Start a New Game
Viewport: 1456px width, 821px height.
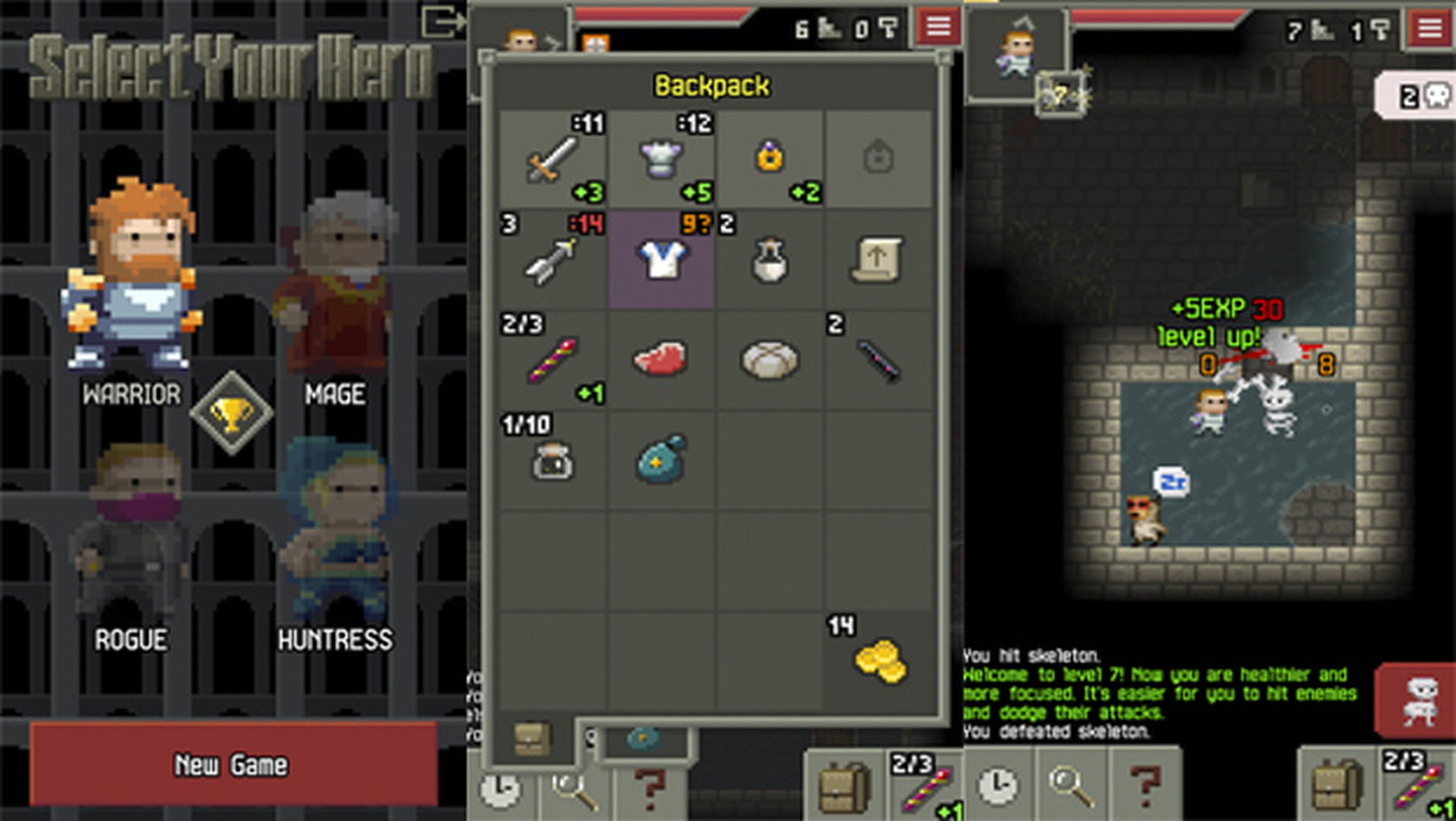233,764
